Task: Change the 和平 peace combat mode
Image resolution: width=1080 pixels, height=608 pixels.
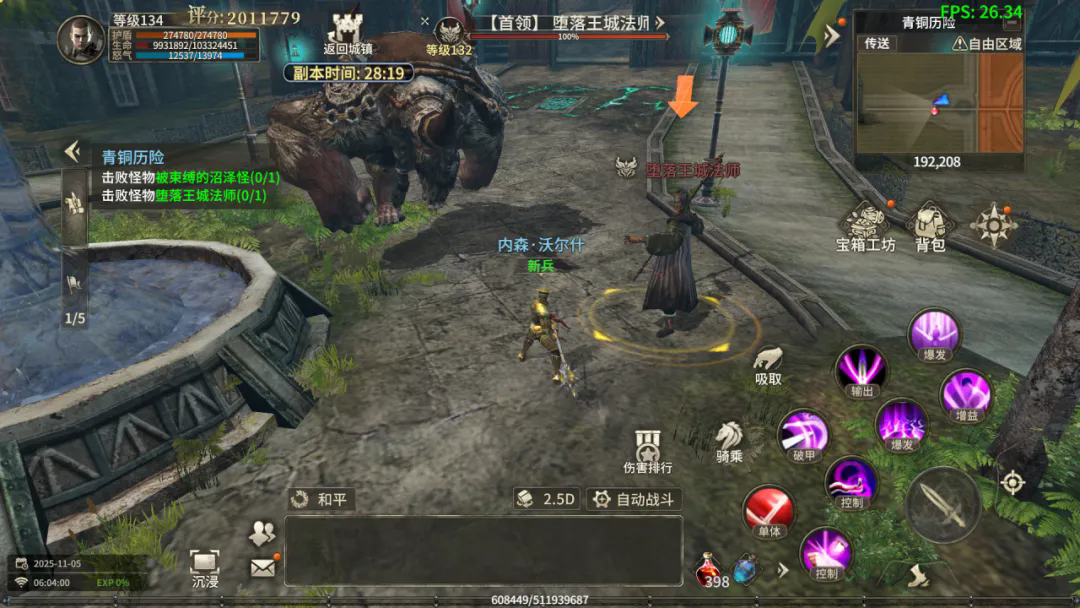Action: [x=321, y=499]
